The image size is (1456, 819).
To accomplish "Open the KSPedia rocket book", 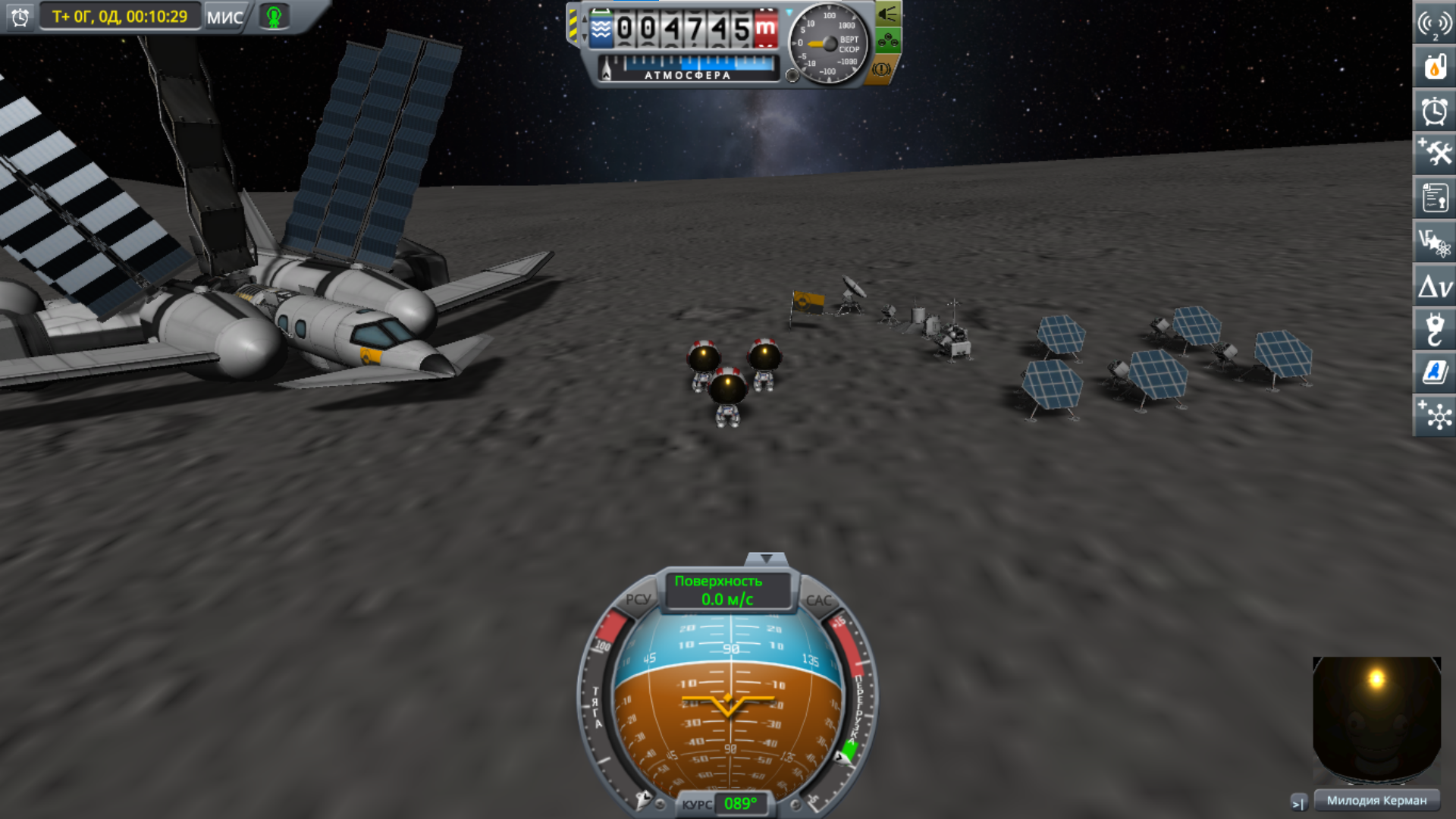I will tap(1434, 372).
